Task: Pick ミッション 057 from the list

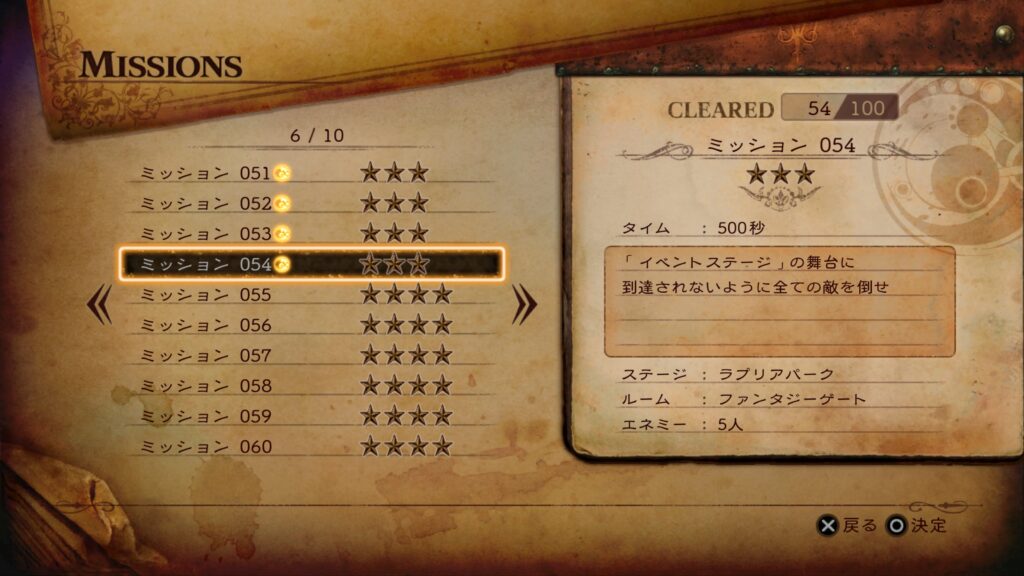Action: click(310, 355)
